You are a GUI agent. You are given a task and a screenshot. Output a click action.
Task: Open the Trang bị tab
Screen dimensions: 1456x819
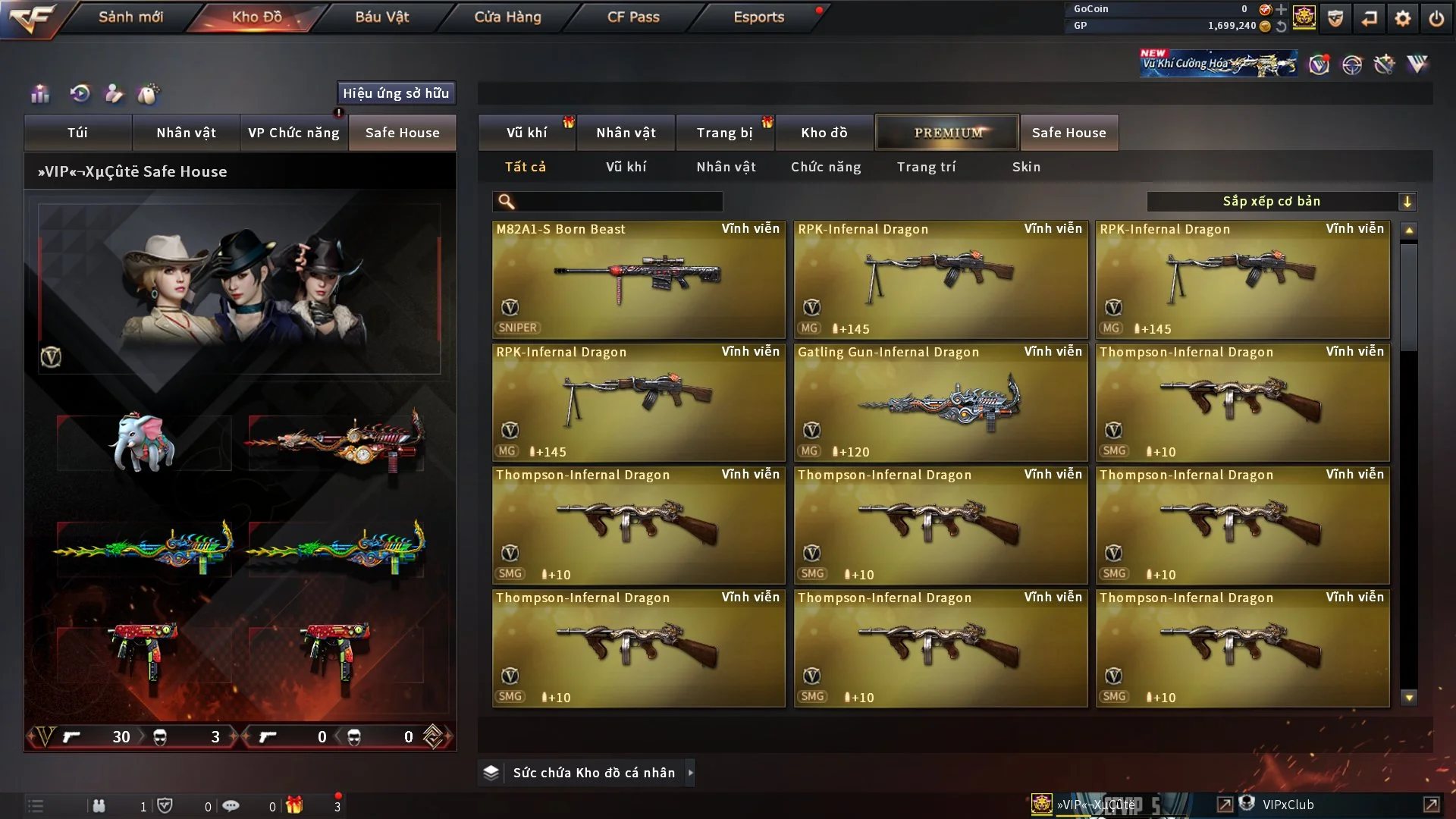(x=724, y=133)
